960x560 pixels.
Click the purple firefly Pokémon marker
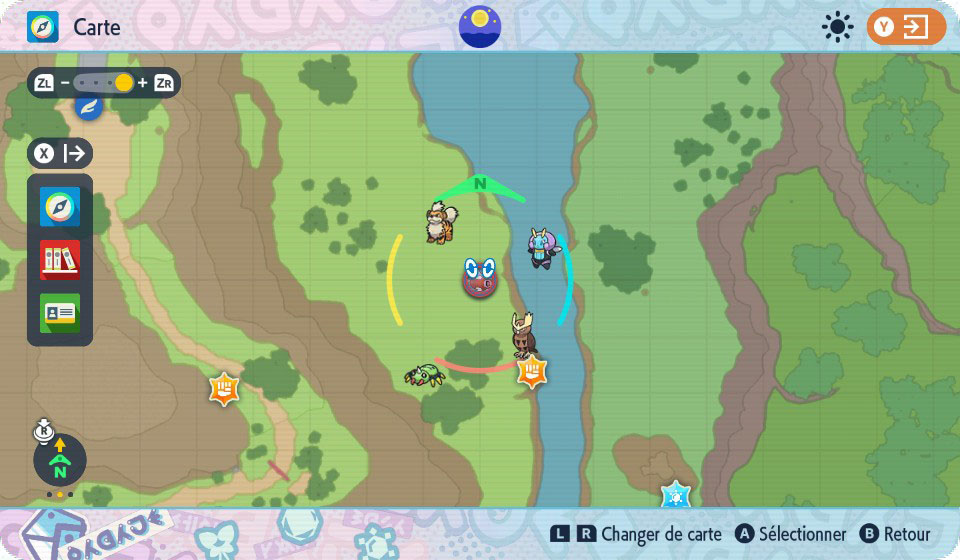[x=543, y=248]
